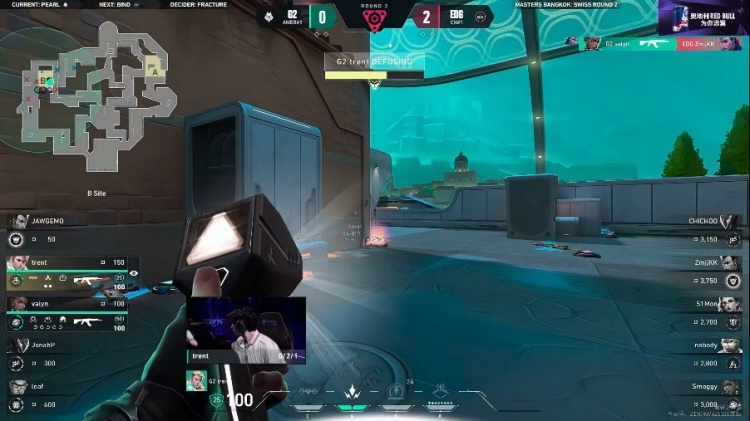Click the valyn versus ZmjjKK kill feed entry
Image resolution: width=750 pixels, height=421 pixels.
coord(655,44)
